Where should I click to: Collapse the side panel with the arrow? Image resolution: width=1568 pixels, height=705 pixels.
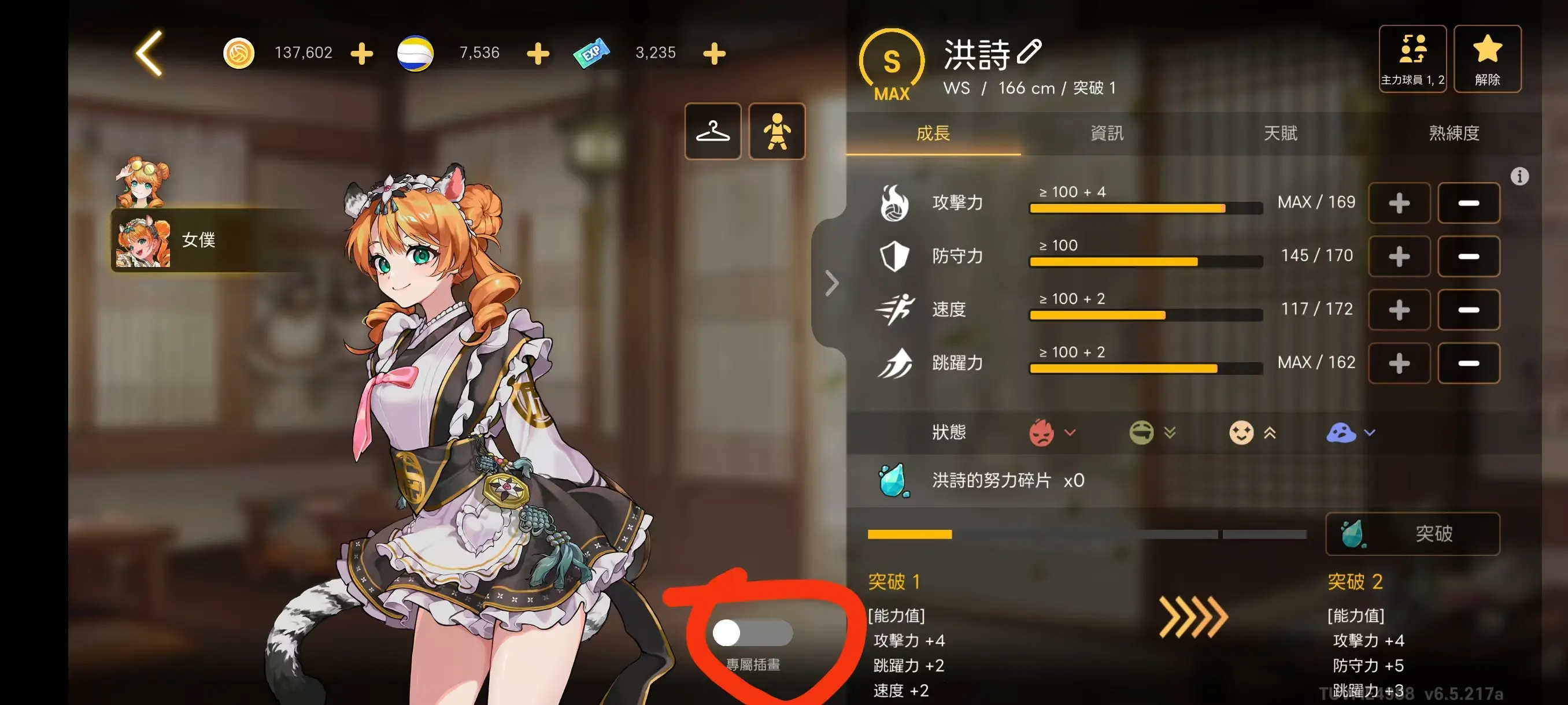[x=831, y=284]
